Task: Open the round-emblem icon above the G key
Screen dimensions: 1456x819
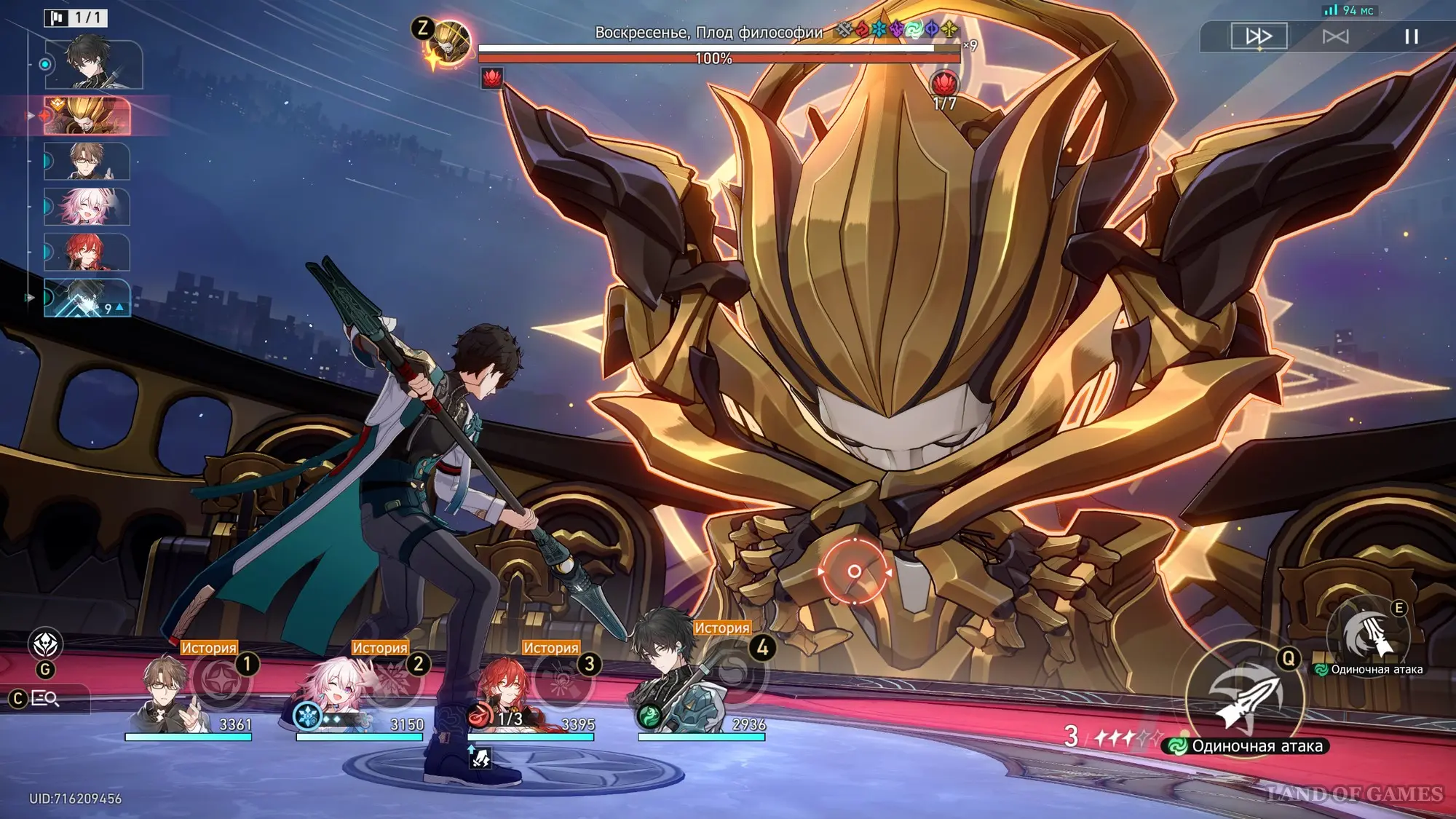Action: [45, 644]
